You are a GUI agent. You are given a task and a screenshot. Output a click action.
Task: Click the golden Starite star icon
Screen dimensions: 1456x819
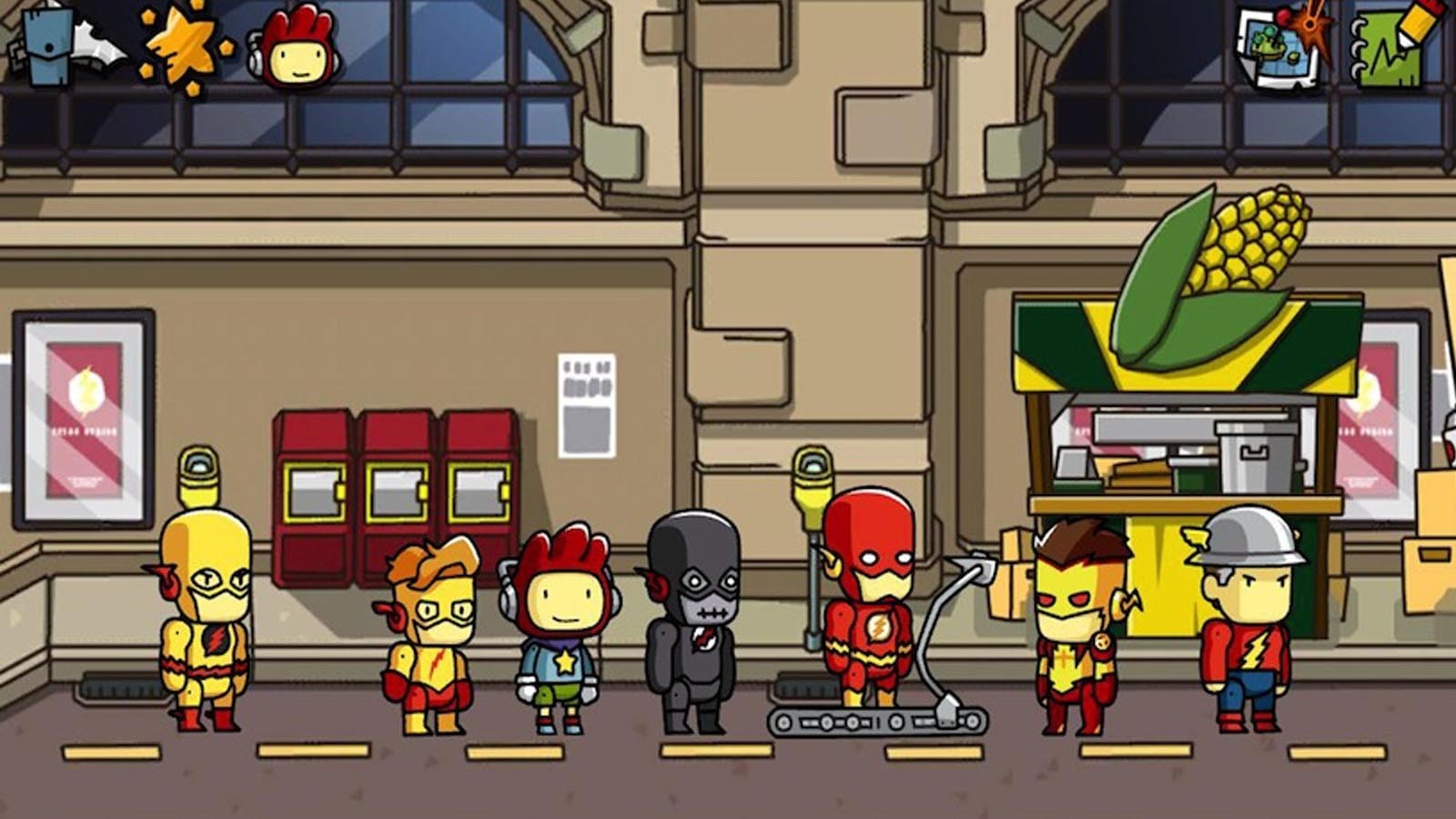pos(183,47)
